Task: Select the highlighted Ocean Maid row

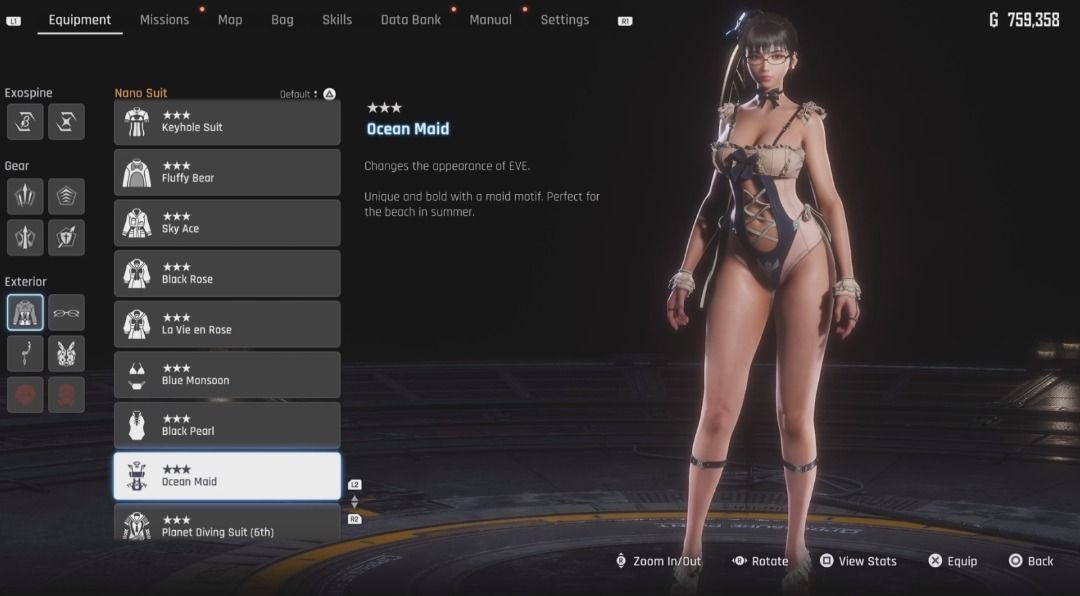Action: pyautogui.click(x=227, y=476)
